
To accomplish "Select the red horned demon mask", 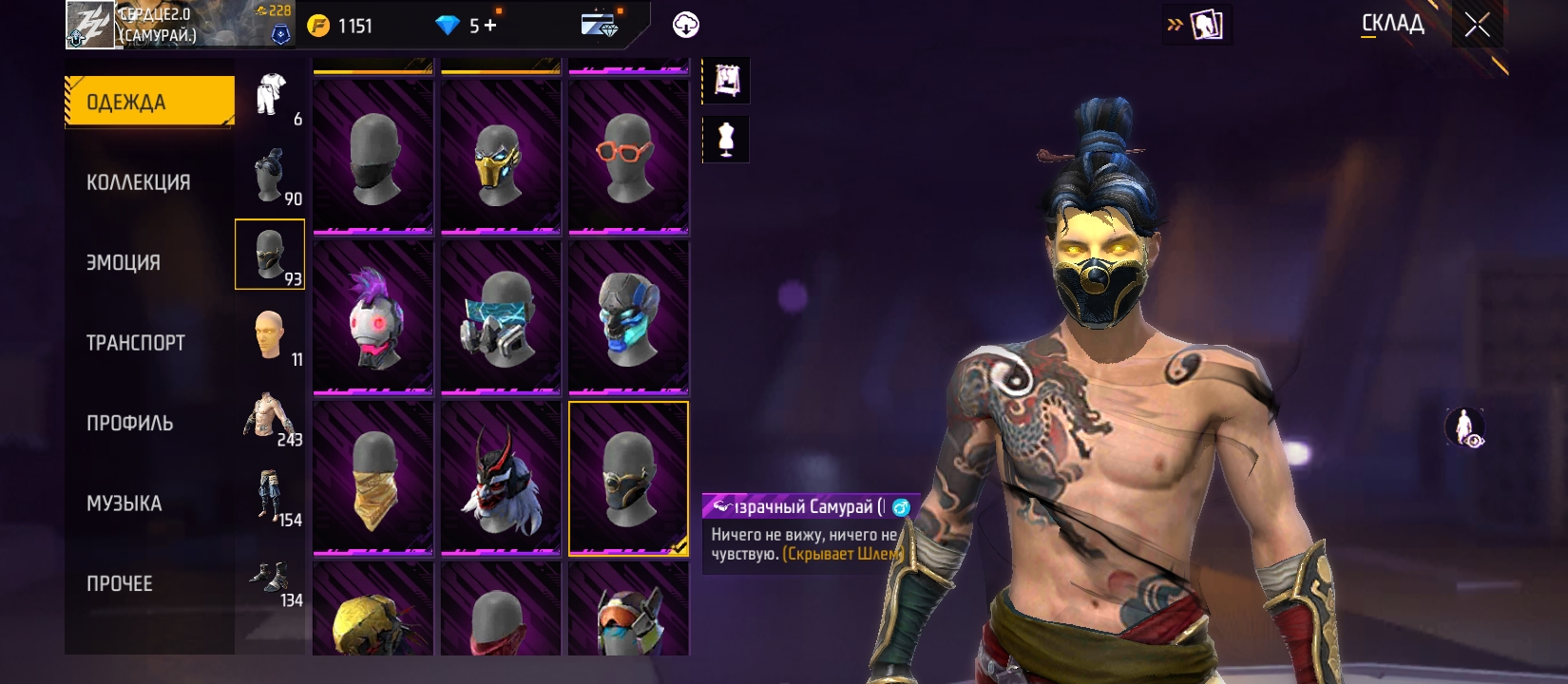I will click(x=501, y=478).
